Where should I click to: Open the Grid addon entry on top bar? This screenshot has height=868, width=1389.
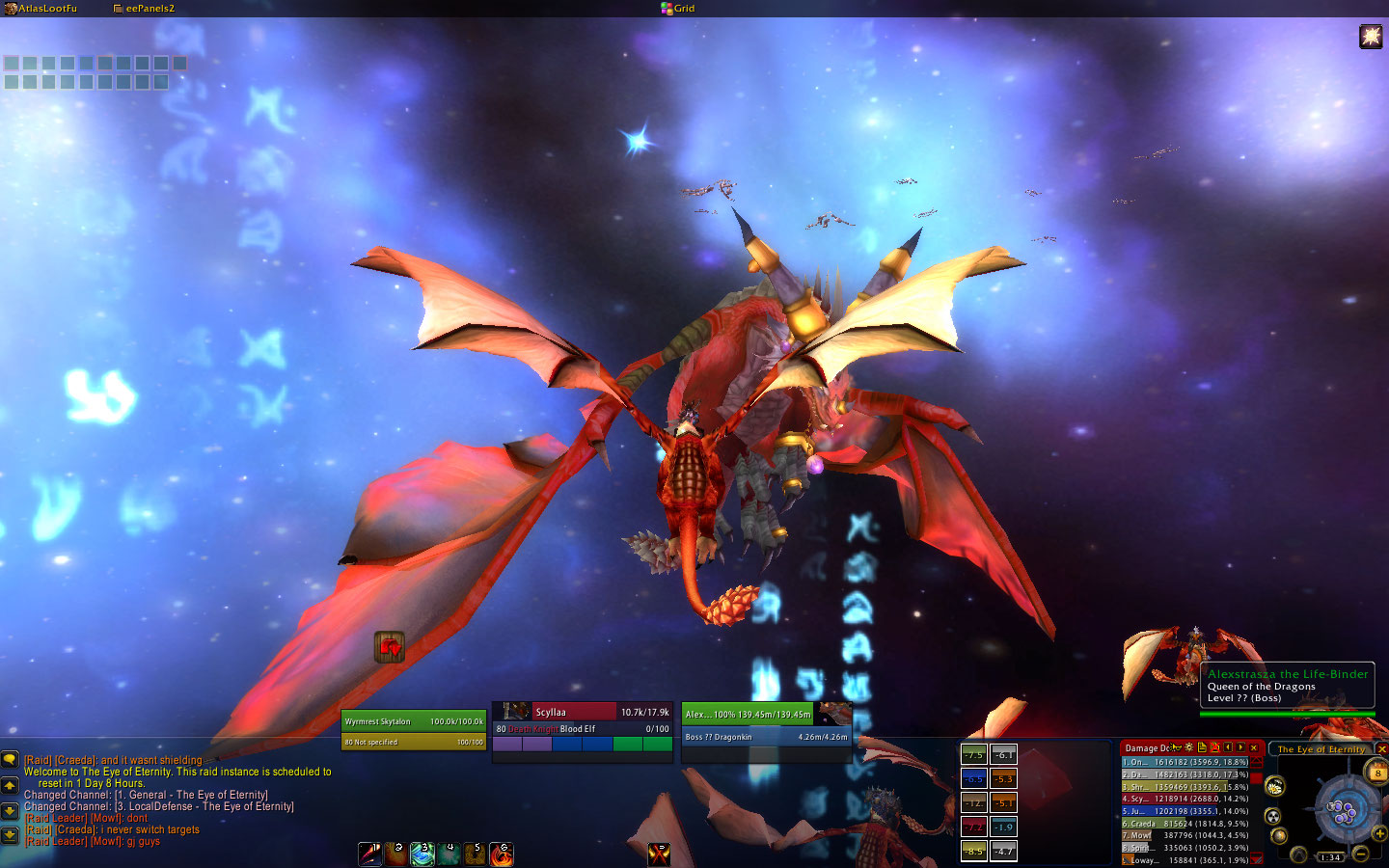678,9
